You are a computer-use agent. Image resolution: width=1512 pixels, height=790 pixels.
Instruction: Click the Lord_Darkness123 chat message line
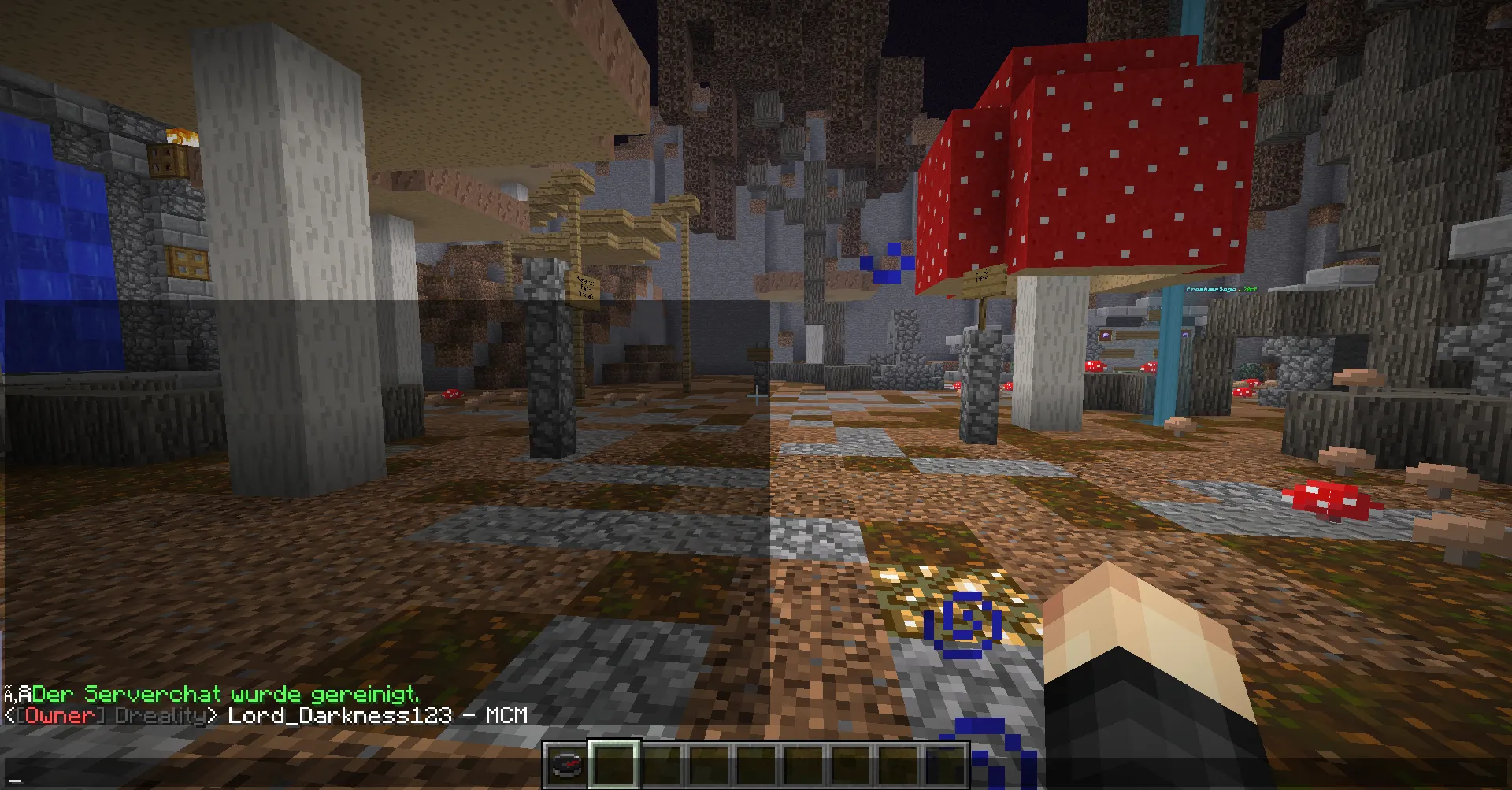[265, 716]
